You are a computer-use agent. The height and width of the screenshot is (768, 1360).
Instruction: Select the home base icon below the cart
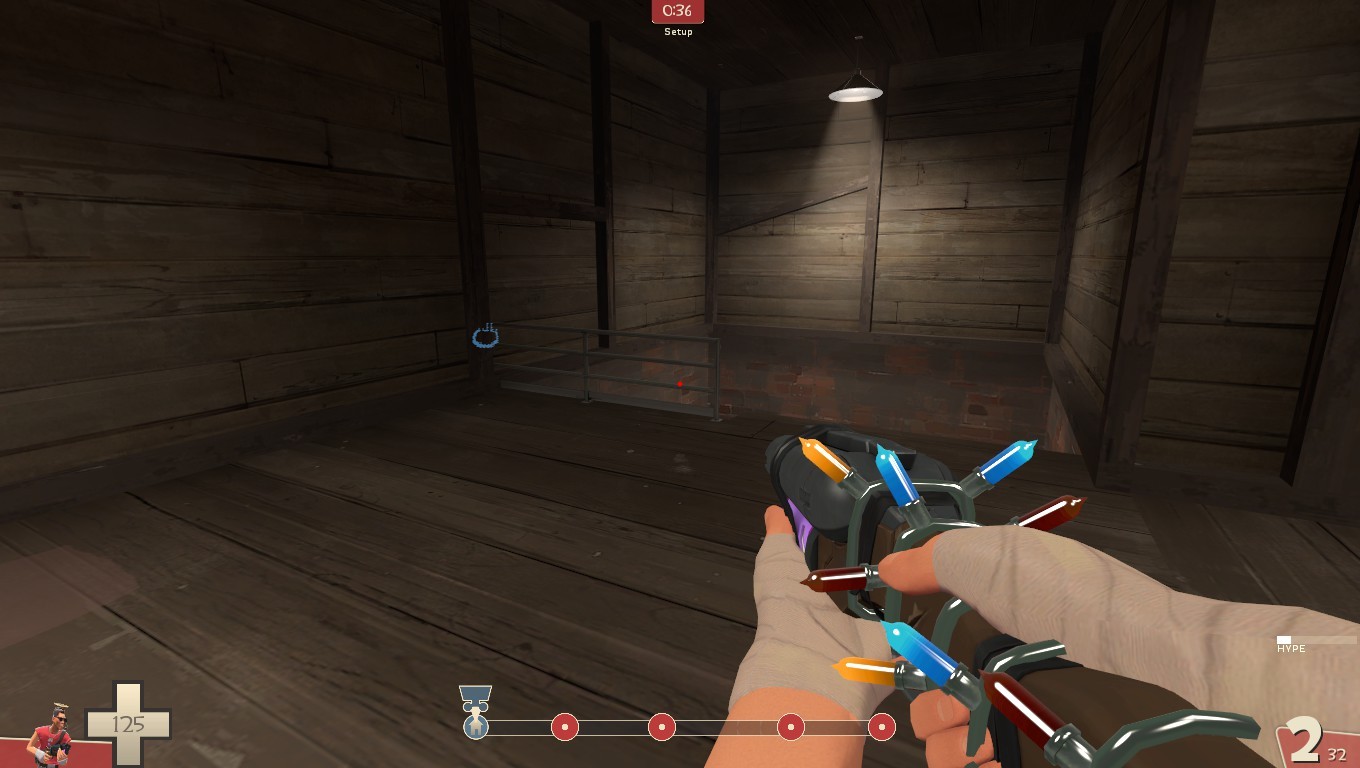point(476,728)
